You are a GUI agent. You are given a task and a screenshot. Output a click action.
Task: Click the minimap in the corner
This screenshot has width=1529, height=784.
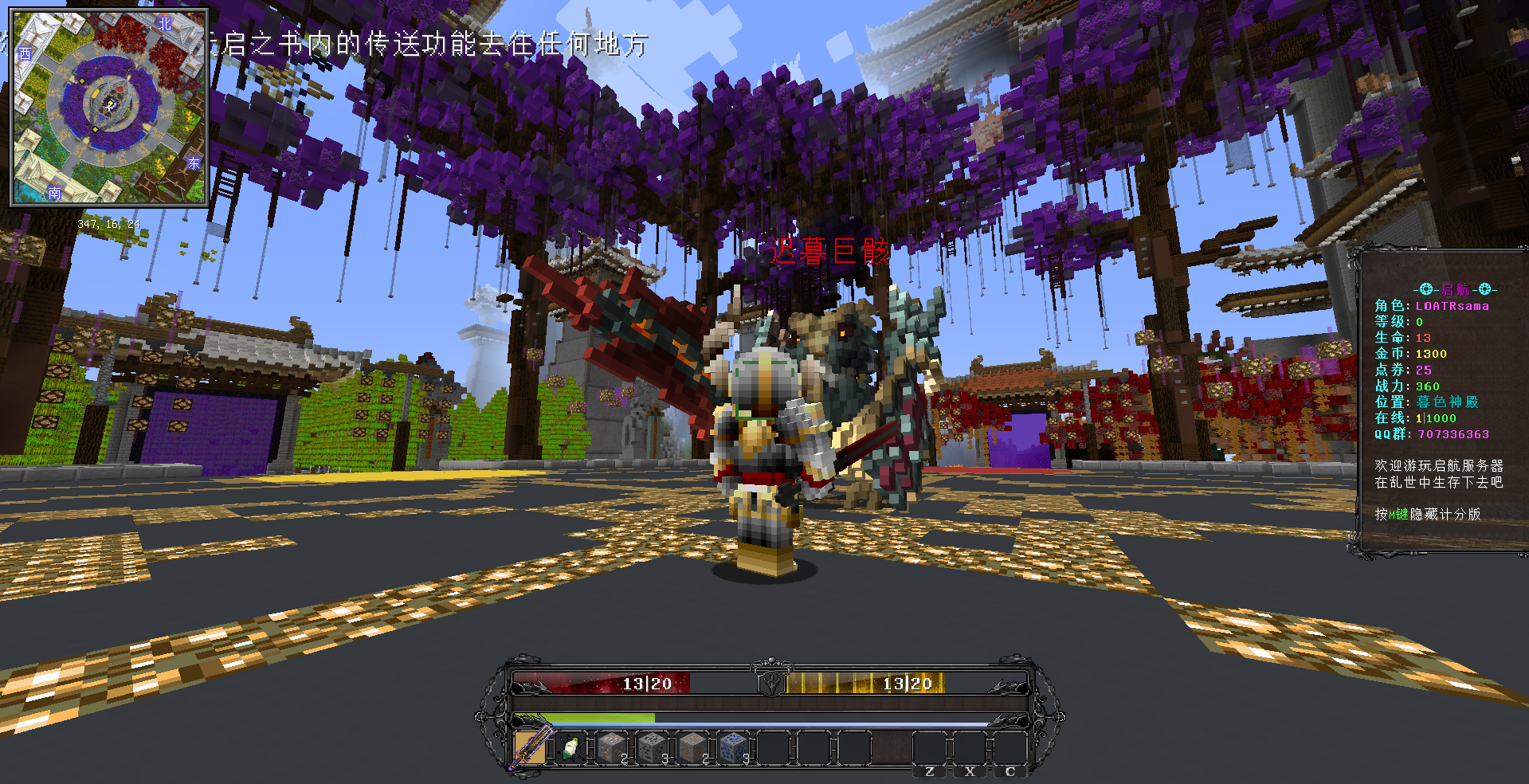coord(108,108)
